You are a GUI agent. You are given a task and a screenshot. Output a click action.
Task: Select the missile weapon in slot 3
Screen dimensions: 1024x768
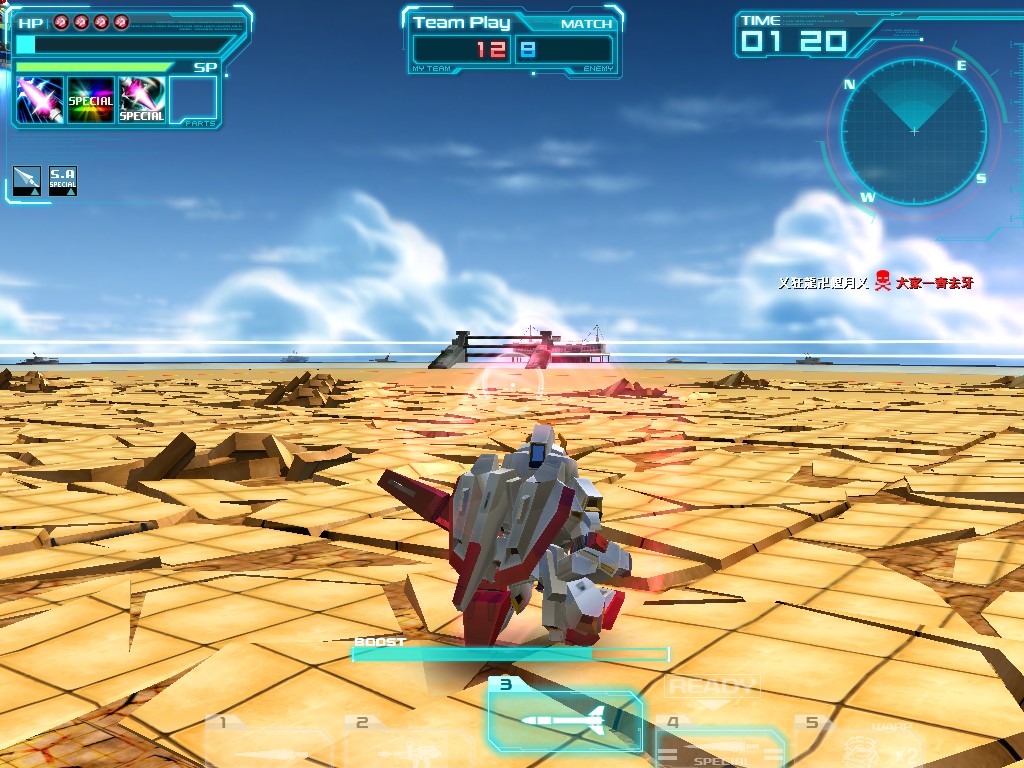point(565,718)
